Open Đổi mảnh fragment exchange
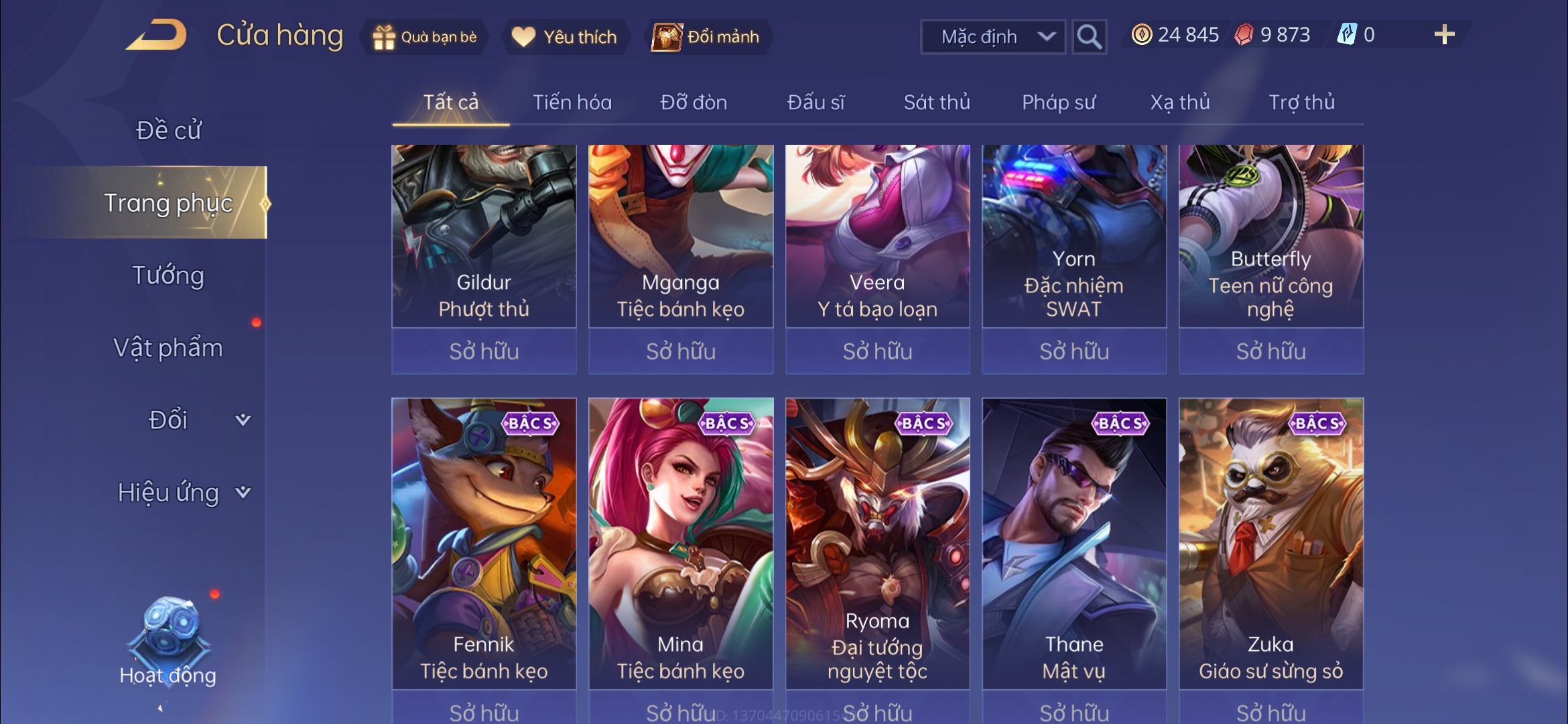Viewport: 1568px width, 724px height. pos(708,37)
